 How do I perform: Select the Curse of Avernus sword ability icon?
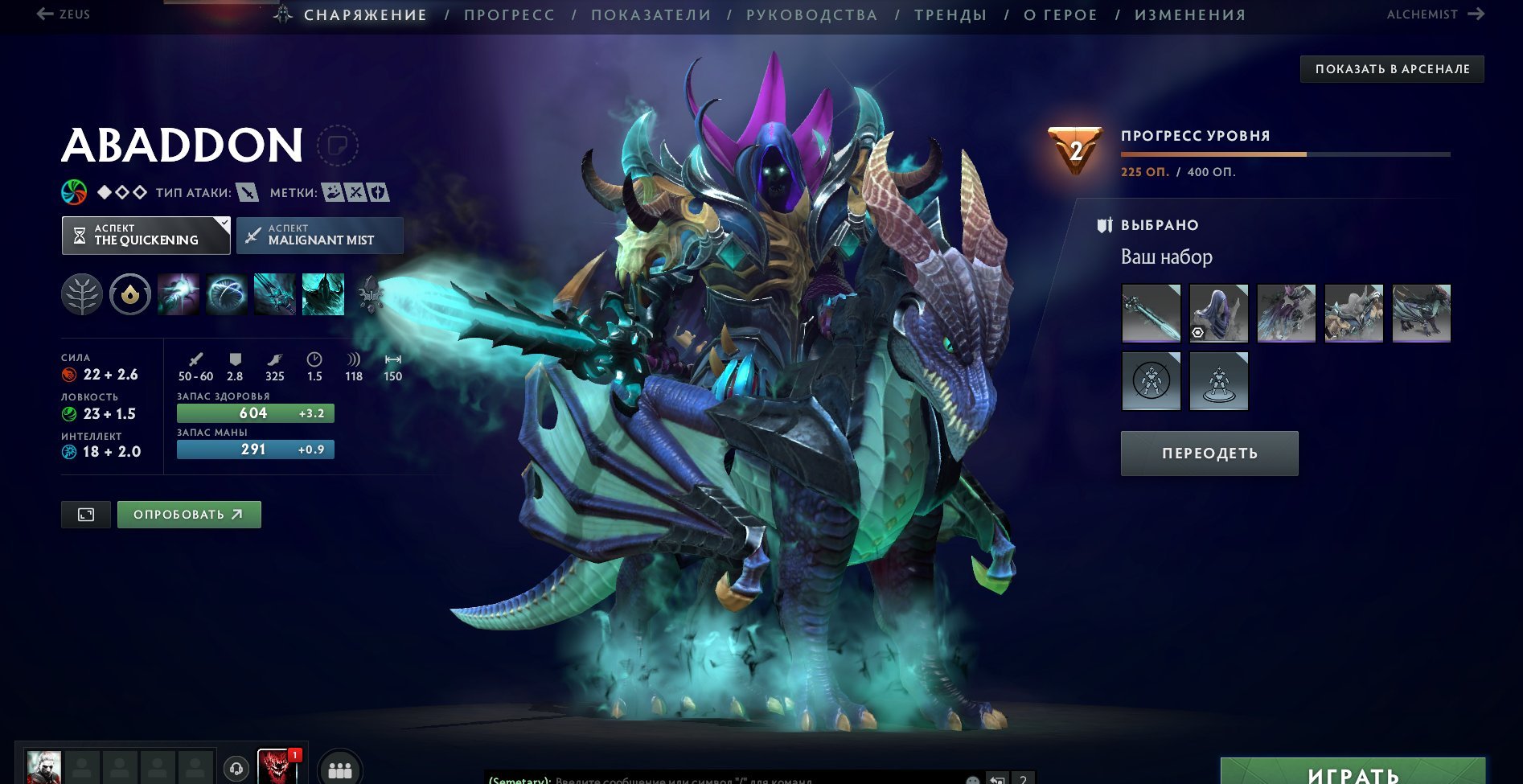(274, 294)
